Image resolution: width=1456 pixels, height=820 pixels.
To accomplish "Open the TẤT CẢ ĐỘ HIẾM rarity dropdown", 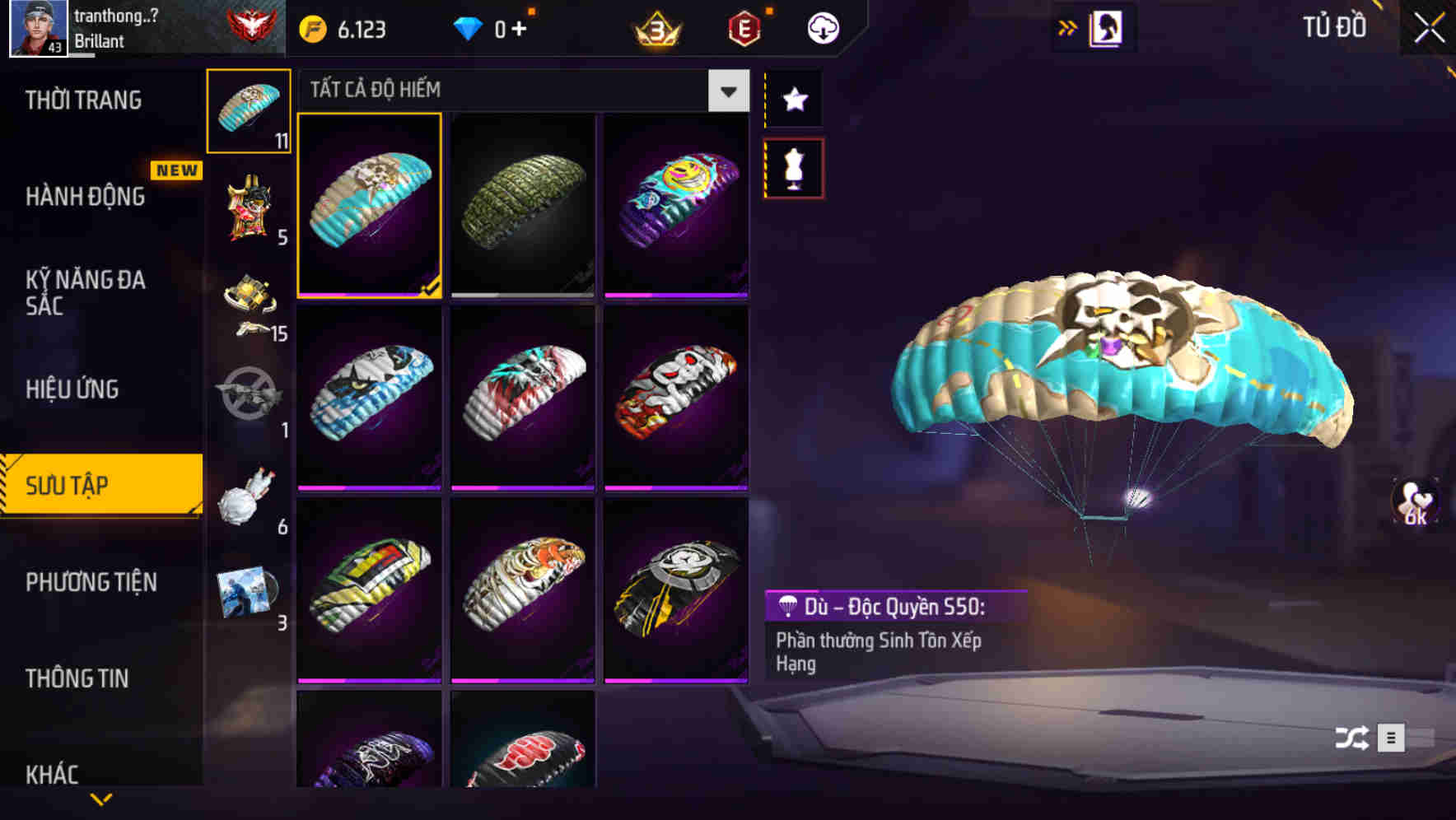I will point(726,91).
